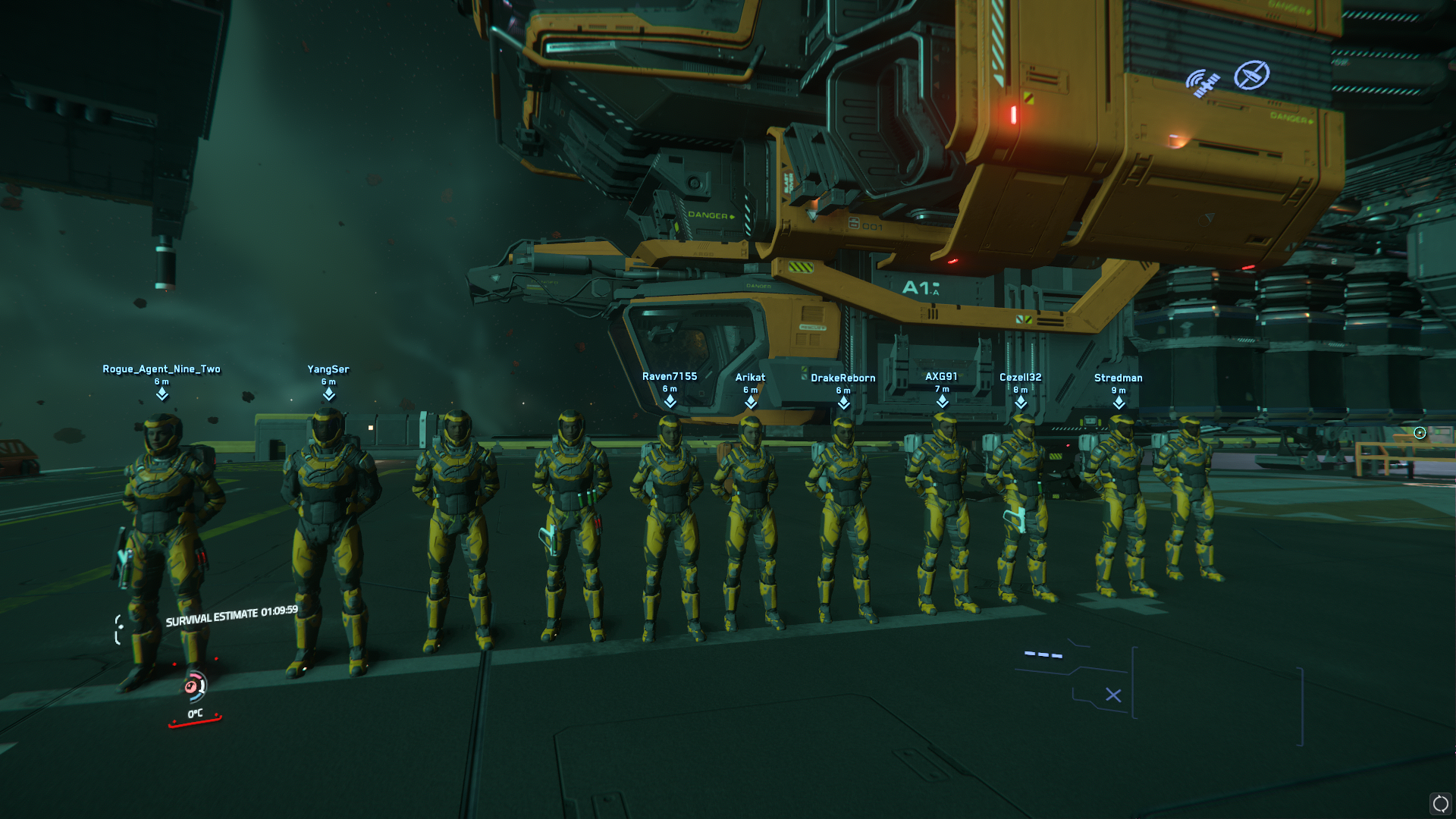Select YangSer's player marker
Screen dimensions: 1456x819
click(328, 394)
